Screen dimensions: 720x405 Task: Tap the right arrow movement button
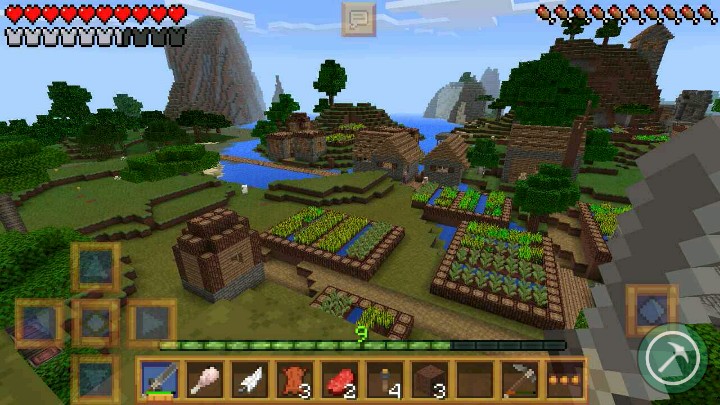[152, 323]
